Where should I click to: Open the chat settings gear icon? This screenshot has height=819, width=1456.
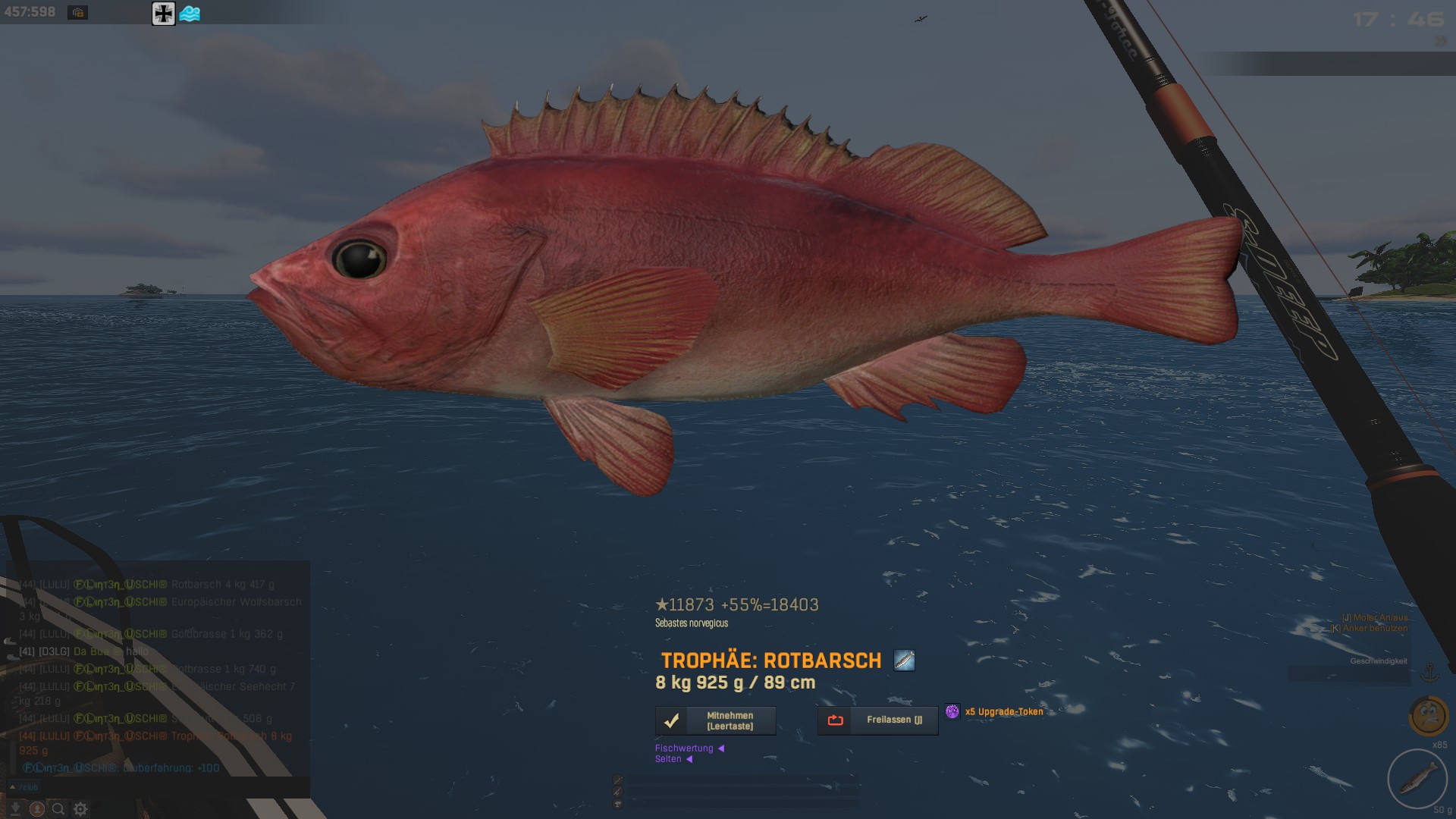80,809
